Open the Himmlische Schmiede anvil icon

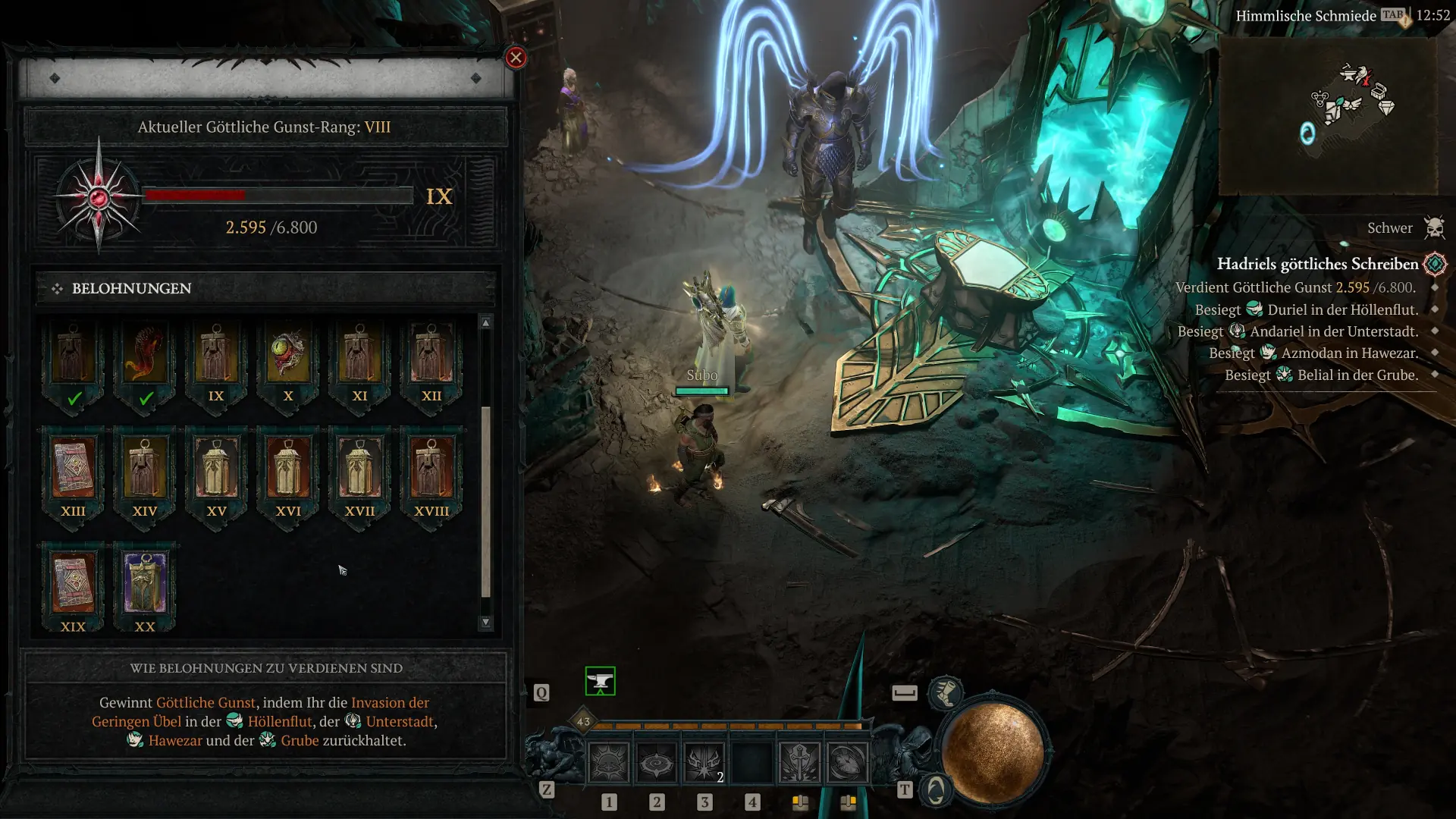pos(599,681)
